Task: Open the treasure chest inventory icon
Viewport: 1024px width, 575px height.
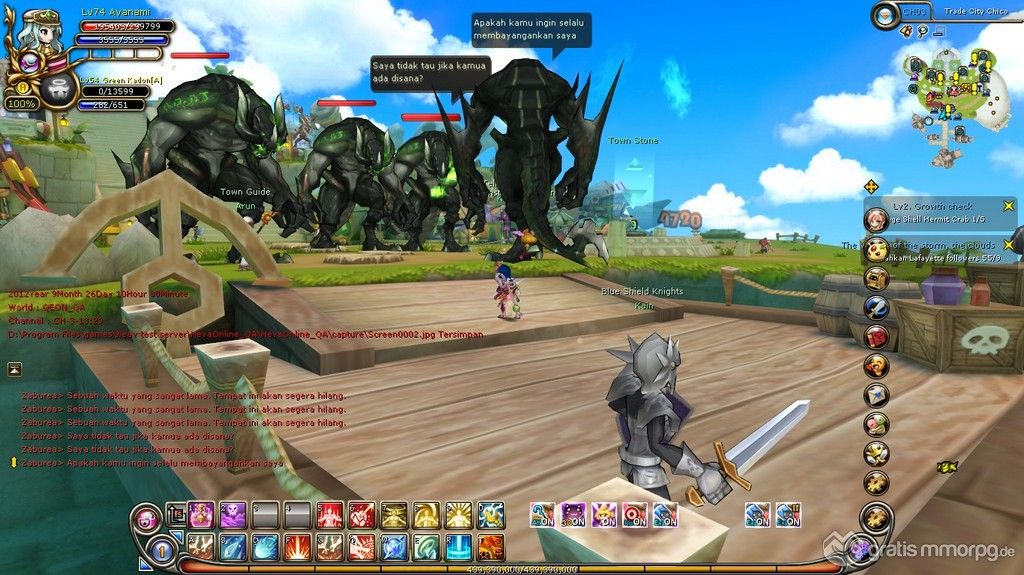Action: 877,279
